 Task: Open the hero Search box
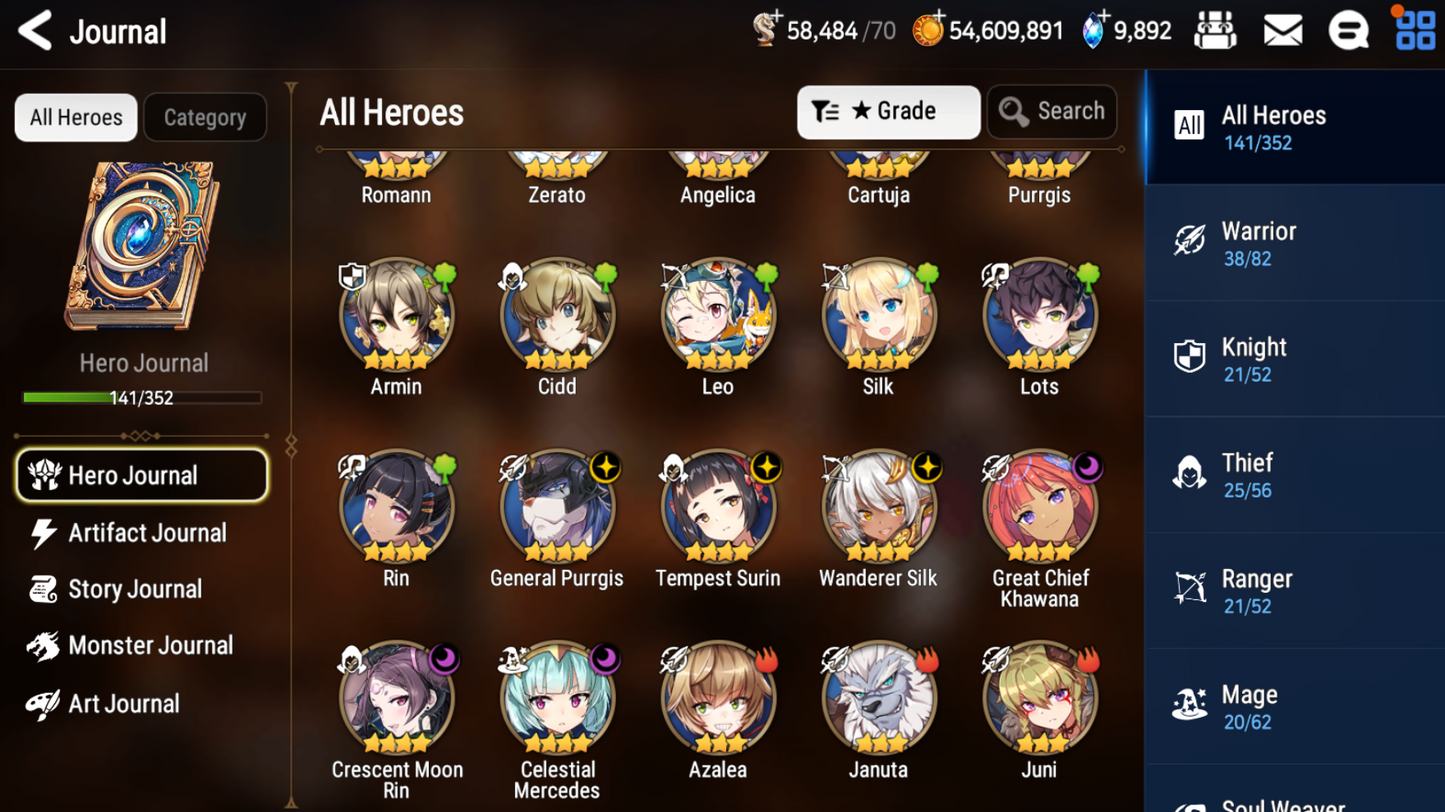[1052, 111]
